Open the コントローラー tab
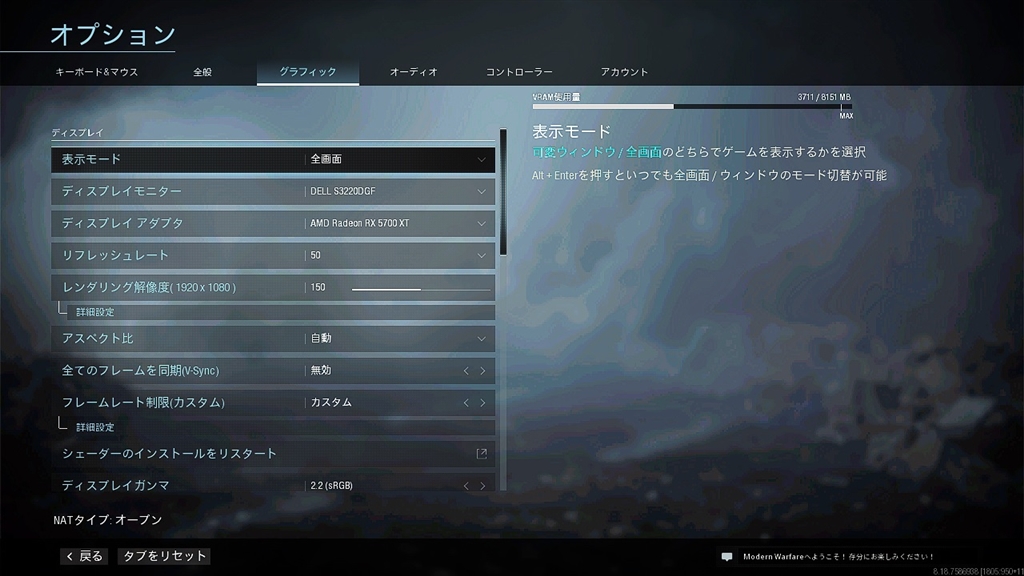 [519, 72]
